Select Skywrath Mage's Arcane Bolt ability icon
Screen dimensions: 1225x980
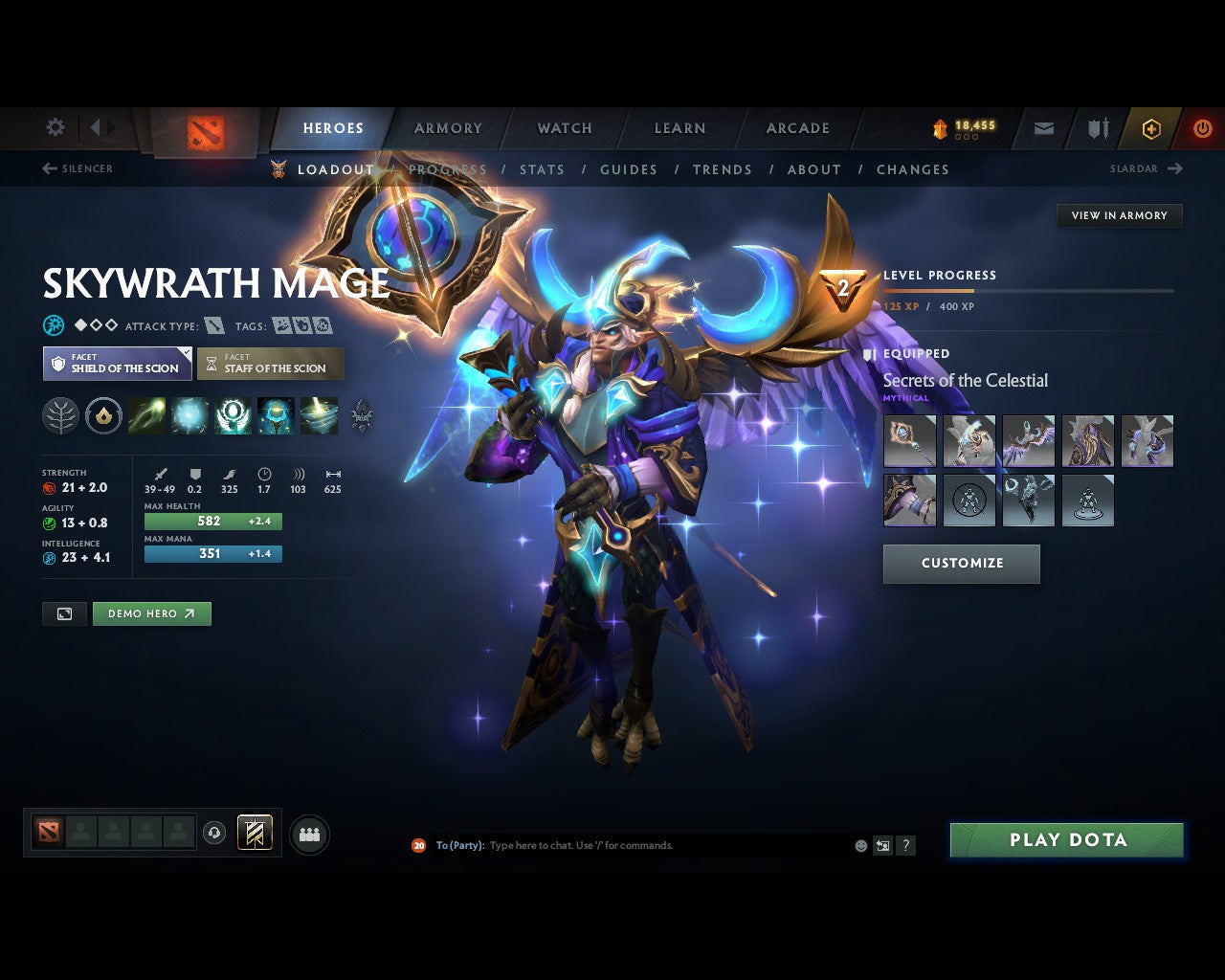click(x=147, y=415)
